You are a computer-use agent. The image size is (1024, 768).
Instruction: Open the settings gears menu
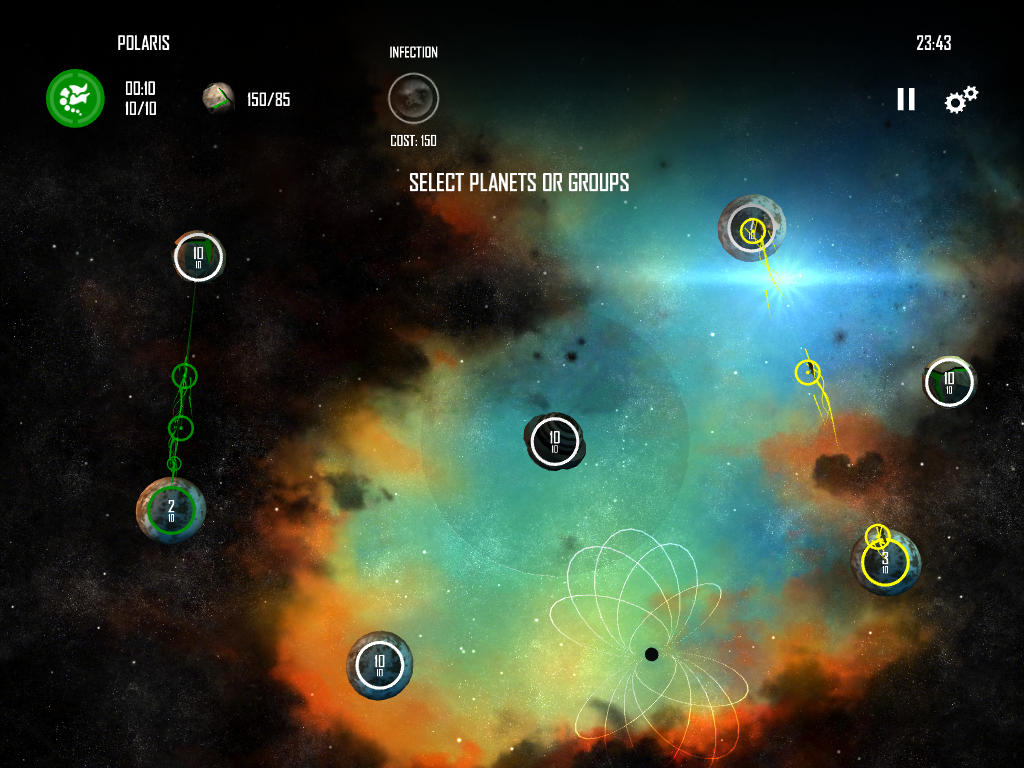click(961, 99)
